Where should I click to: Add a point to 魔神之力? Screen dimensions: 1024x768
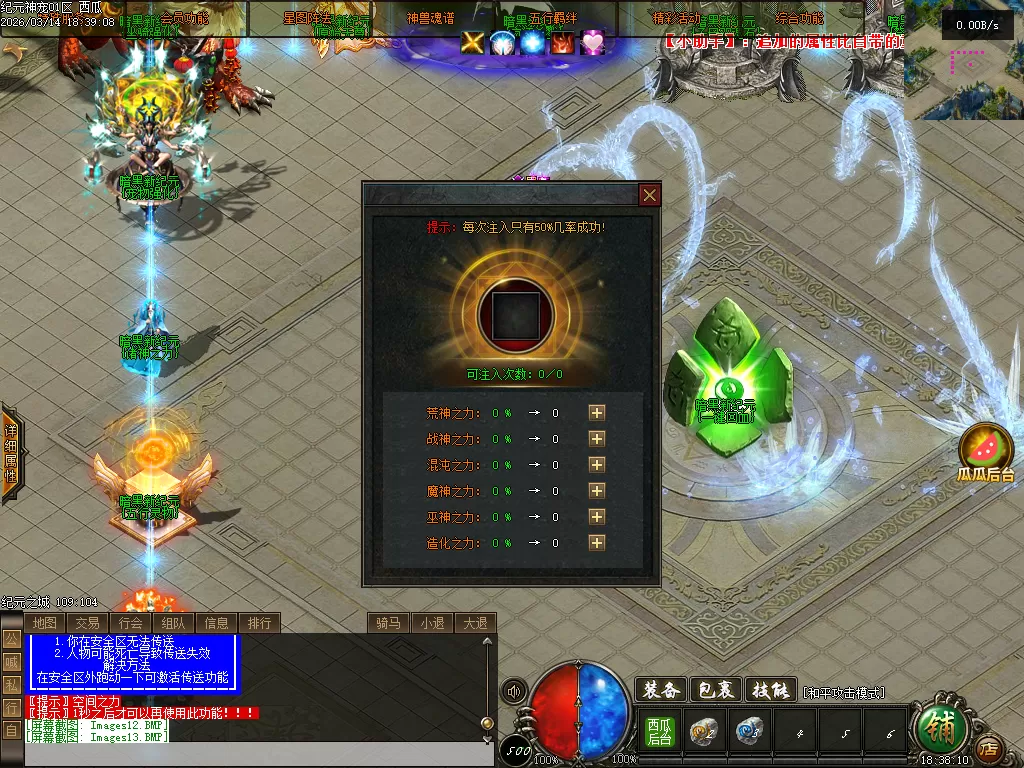[x=597, y=490]
